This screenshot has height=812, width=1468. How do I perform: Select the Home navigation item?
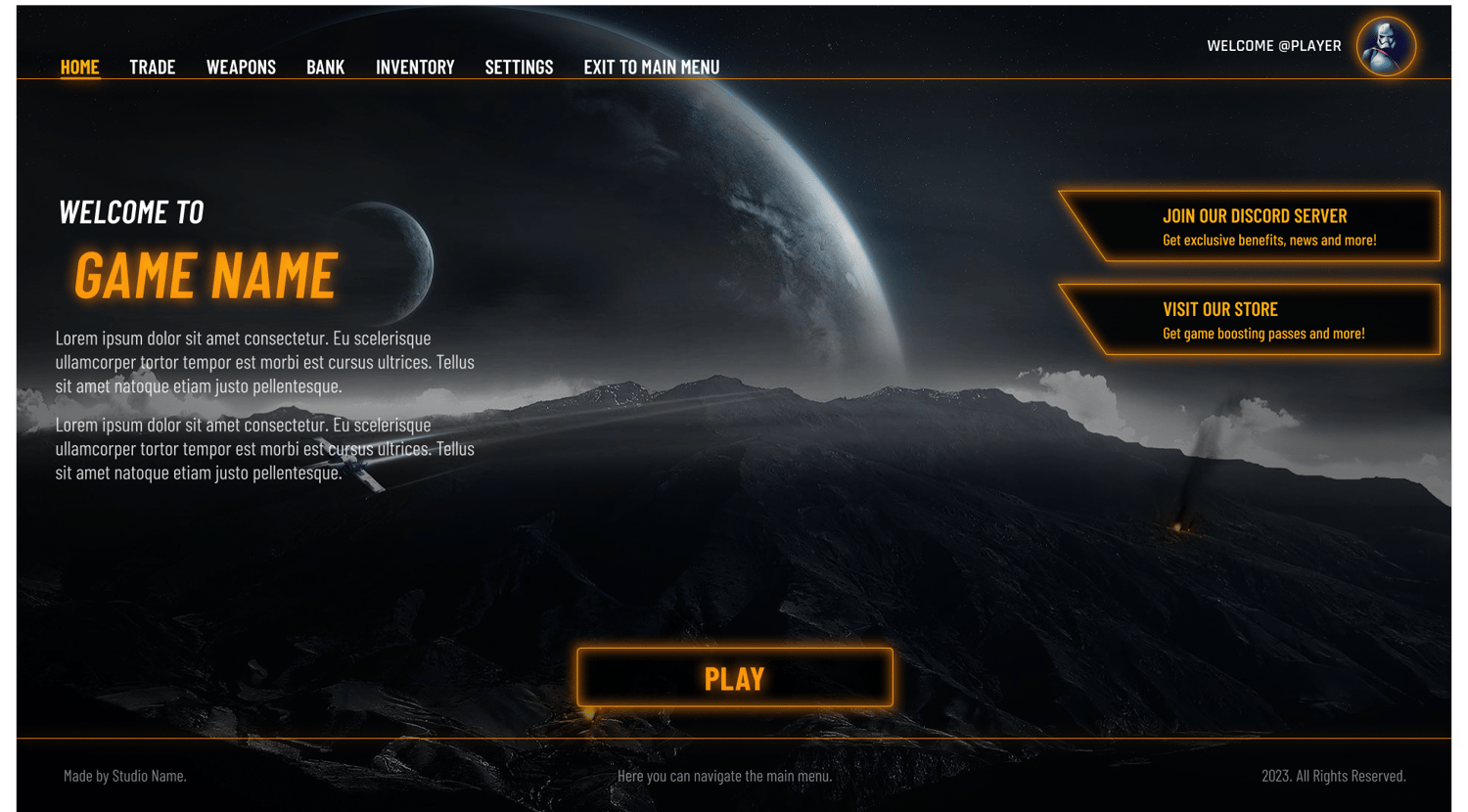coord(79,68)
